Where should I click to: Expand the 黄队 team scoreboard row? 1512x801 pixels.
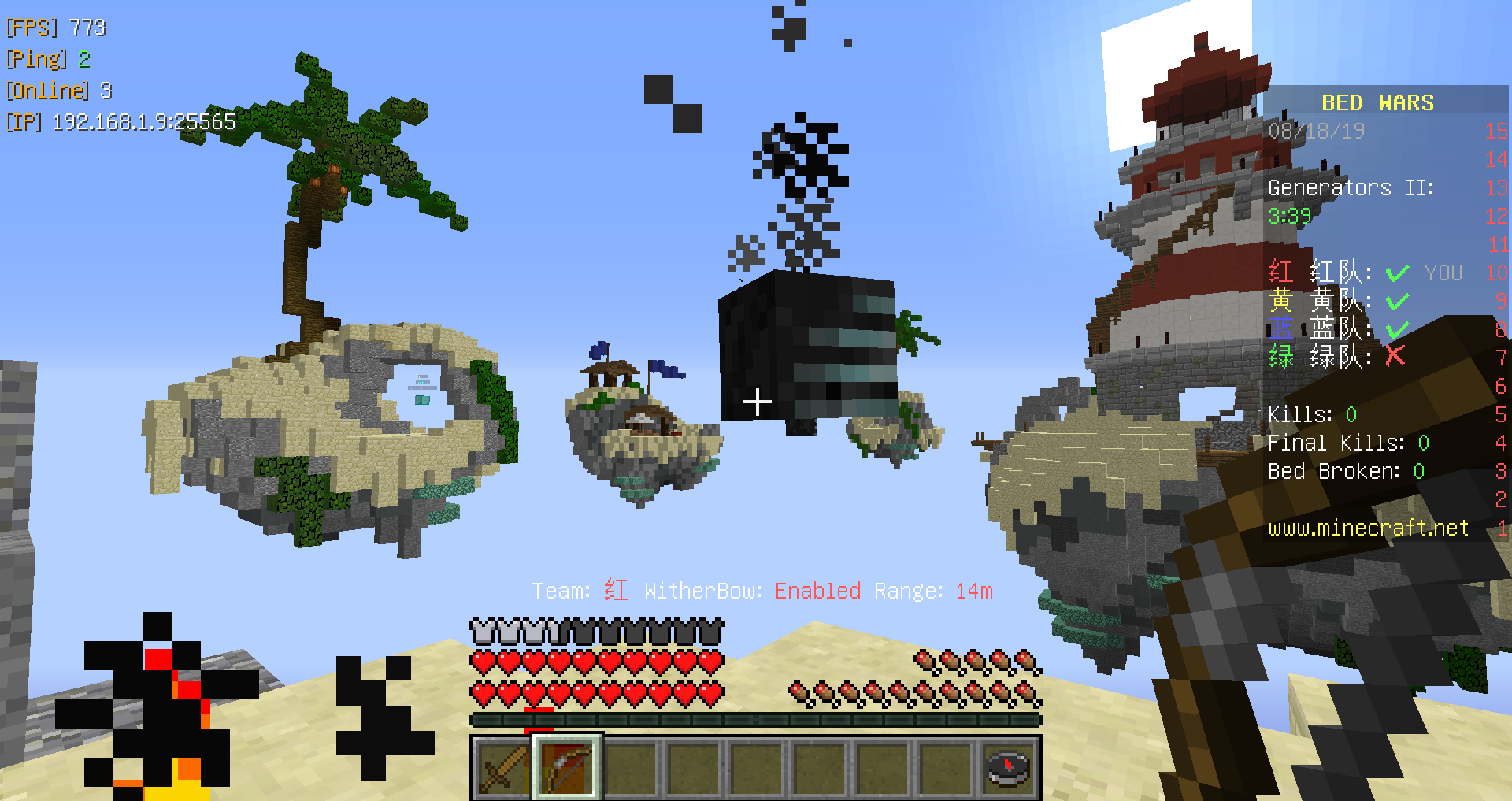[x=1334, y=301]
